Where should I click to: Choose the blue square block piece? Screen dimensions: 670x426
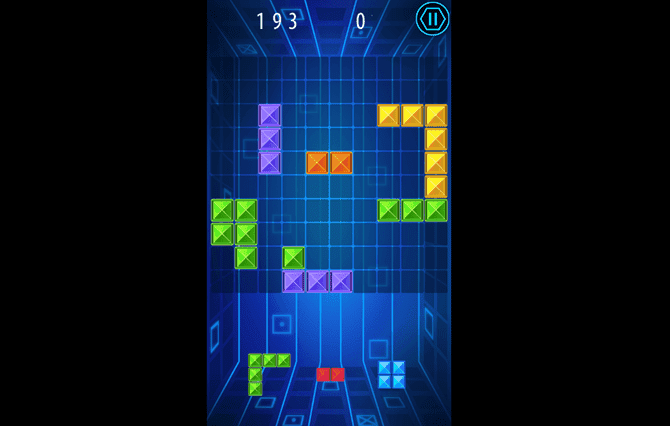(x=391, y=374)
